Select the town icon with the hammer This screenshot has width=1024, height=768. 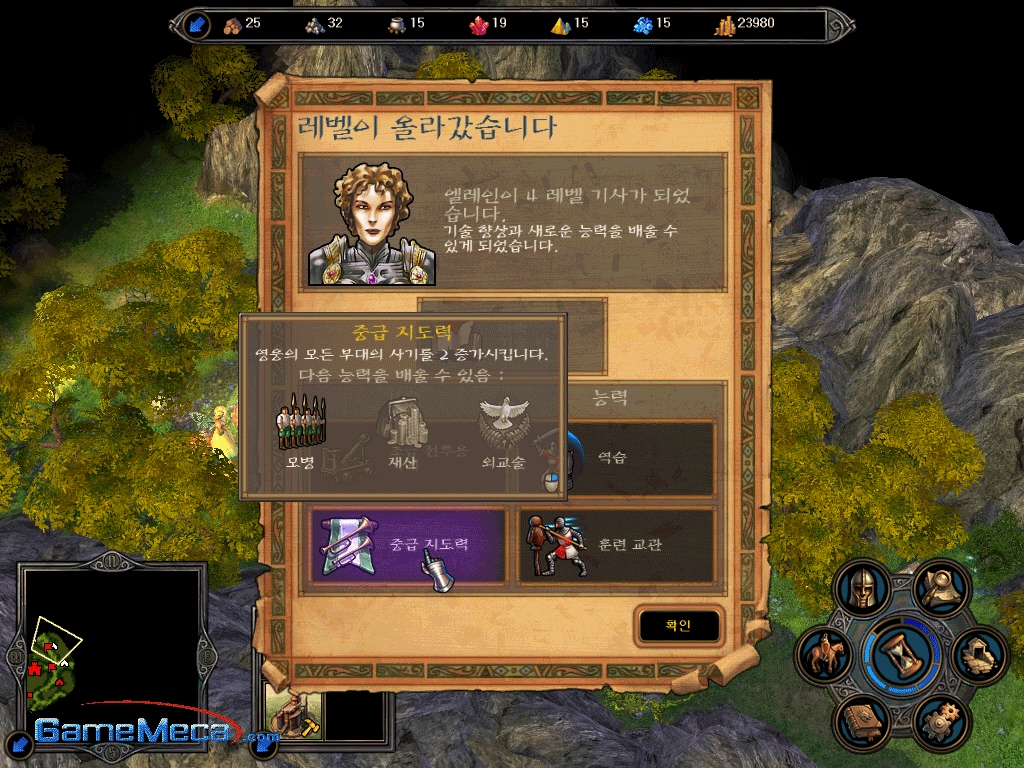pyautogui.click(x=292, y=713)
